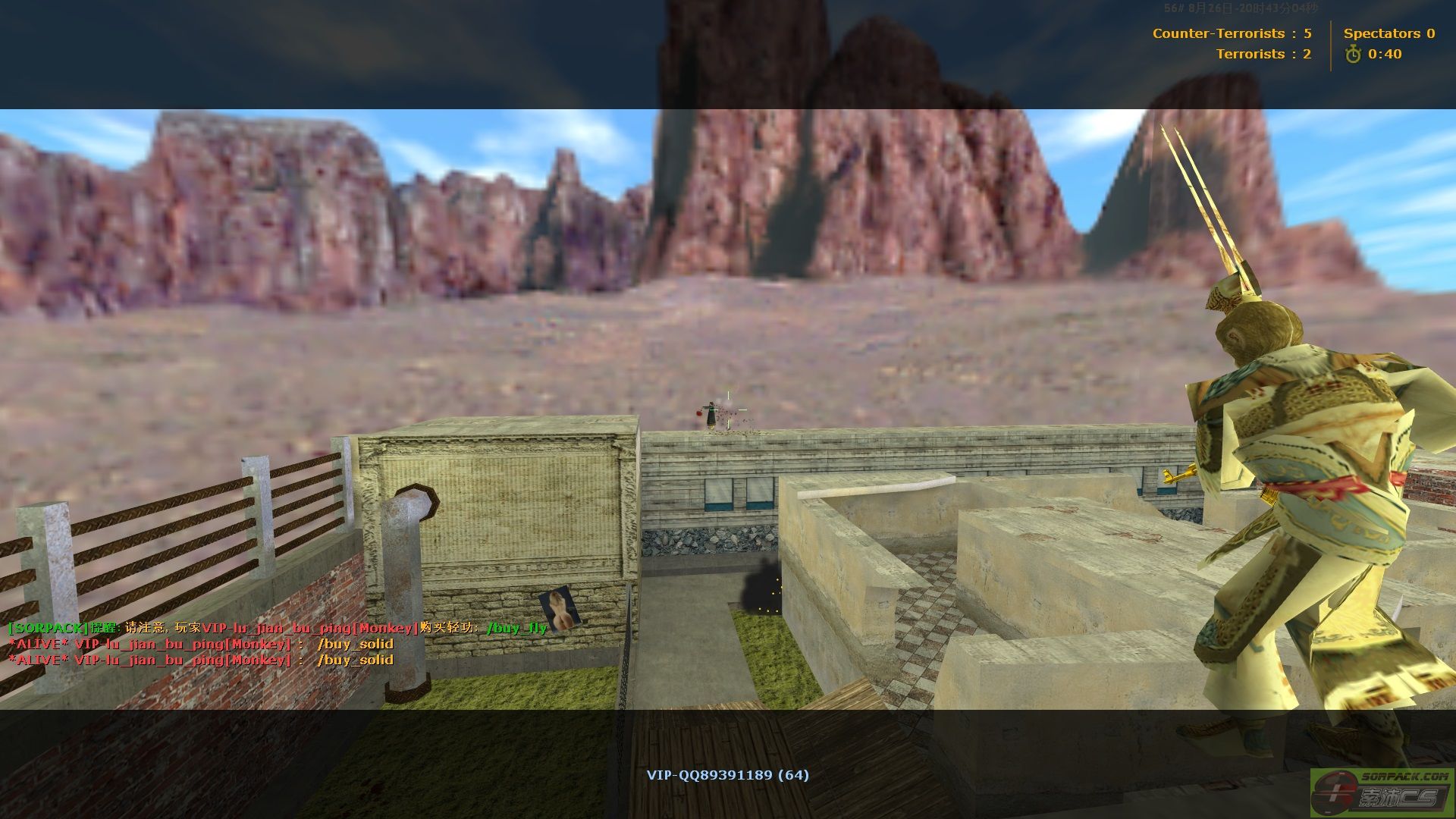The width and height of the screenshot is (1456, 819).
Task: Click the SORPACK.COM watermark logo
Action: tap(1382, 792)
